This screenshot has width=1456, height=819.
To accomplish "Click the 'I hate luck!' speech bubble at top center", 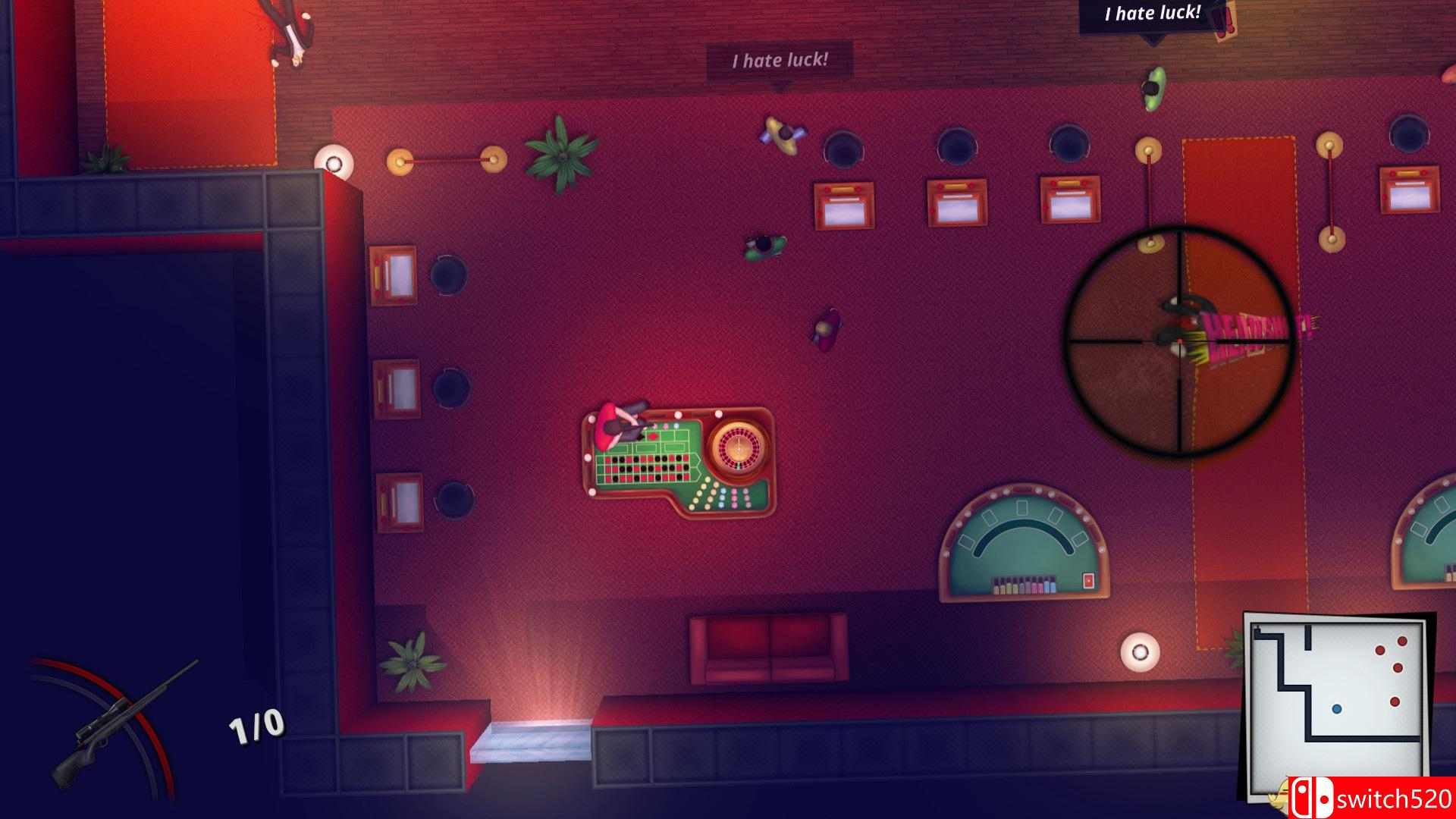I will (x=780, y=59).
